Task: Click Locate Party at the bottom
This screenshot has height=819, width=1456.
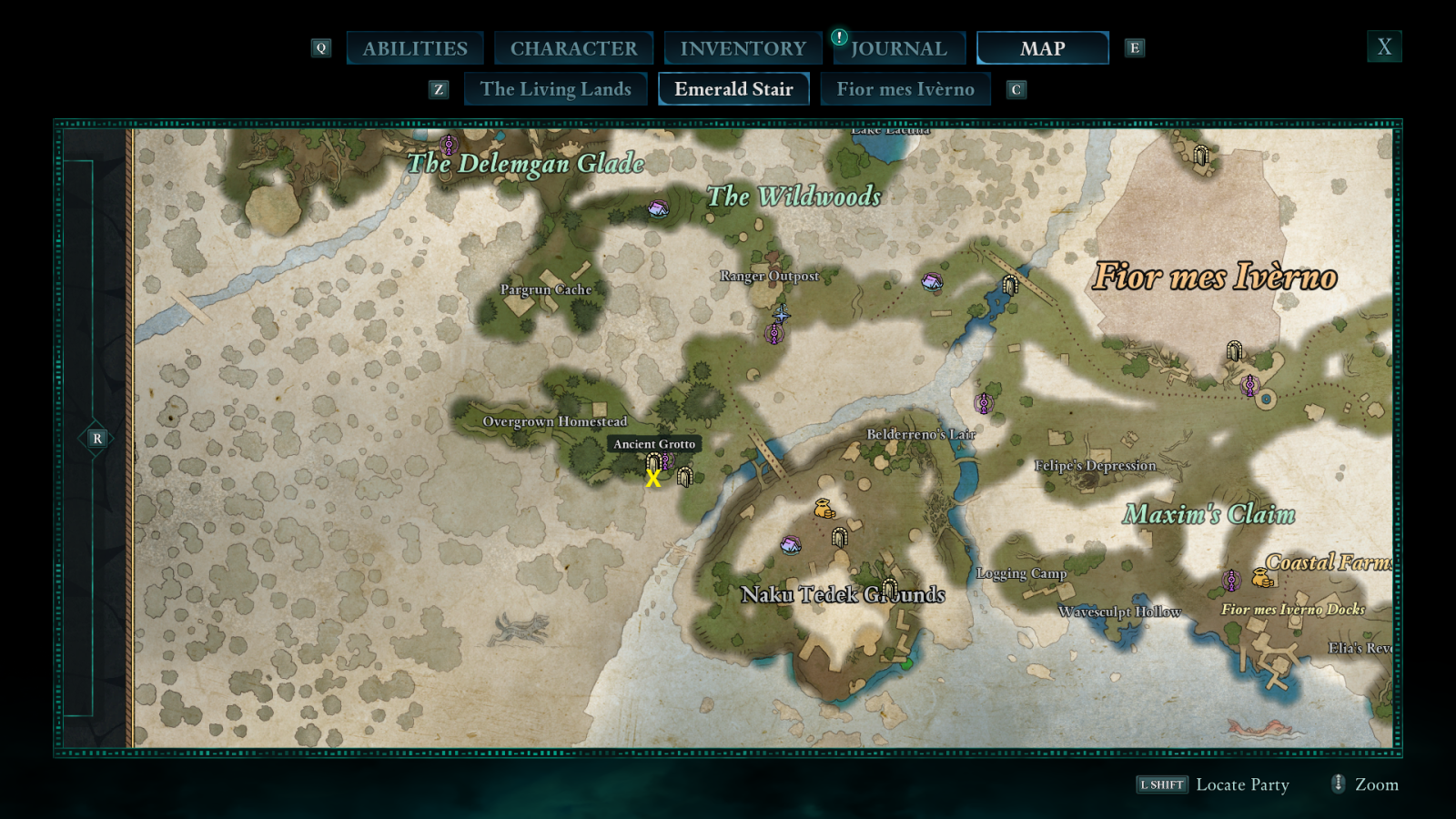Action: click(1243, 784)
